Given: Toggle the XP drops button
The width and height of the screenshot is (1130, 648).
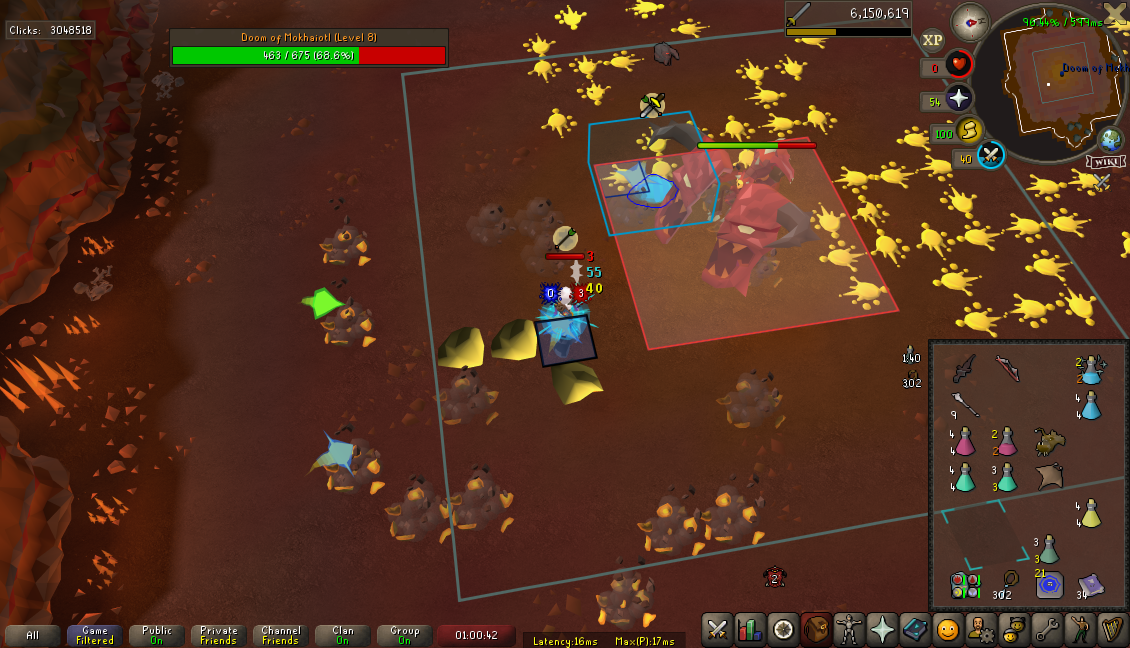Looking at the screenshot, I should (x=932, y=40).
